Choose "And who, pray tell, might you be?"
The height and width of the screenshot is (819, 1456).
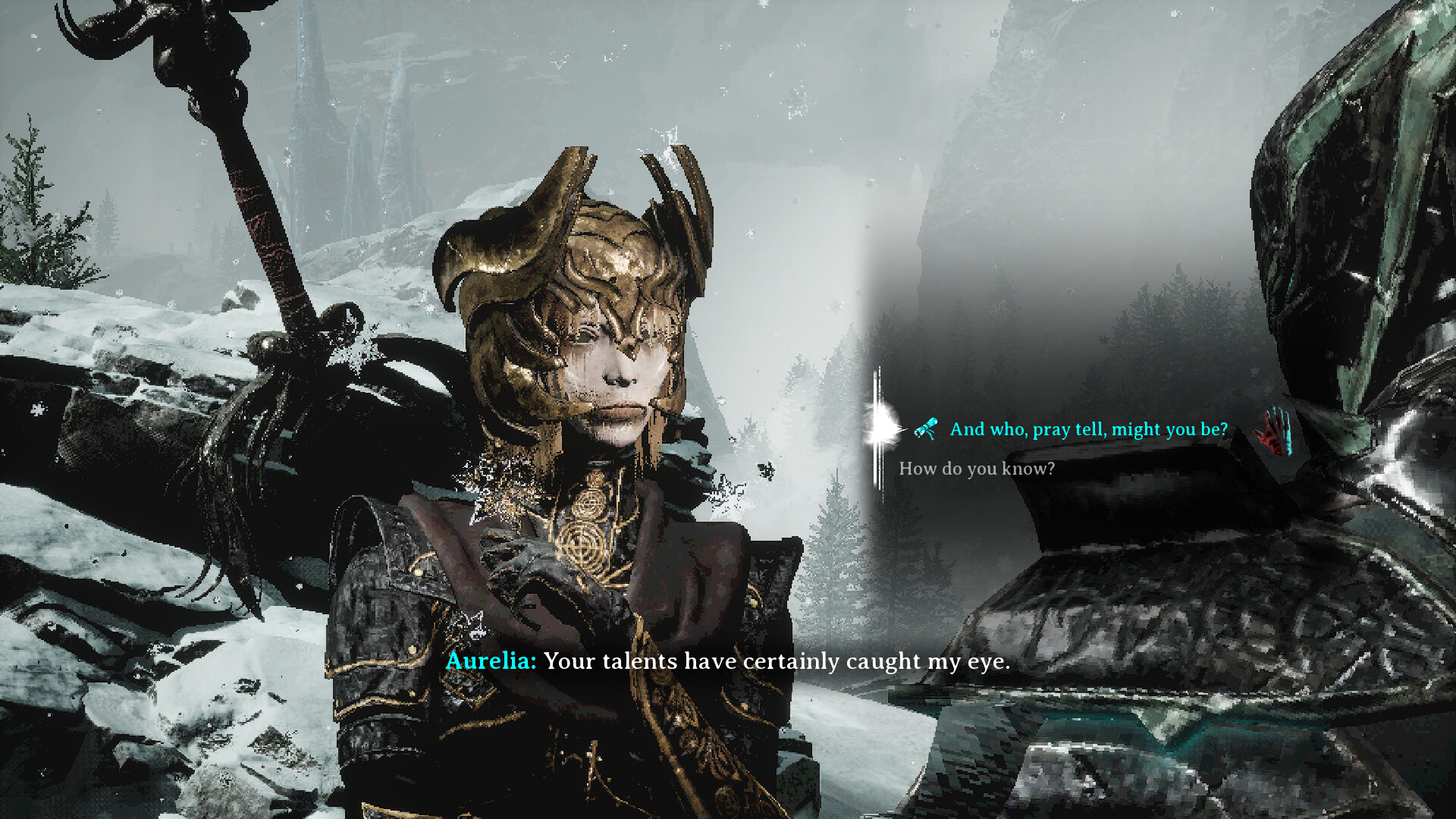1088,429
